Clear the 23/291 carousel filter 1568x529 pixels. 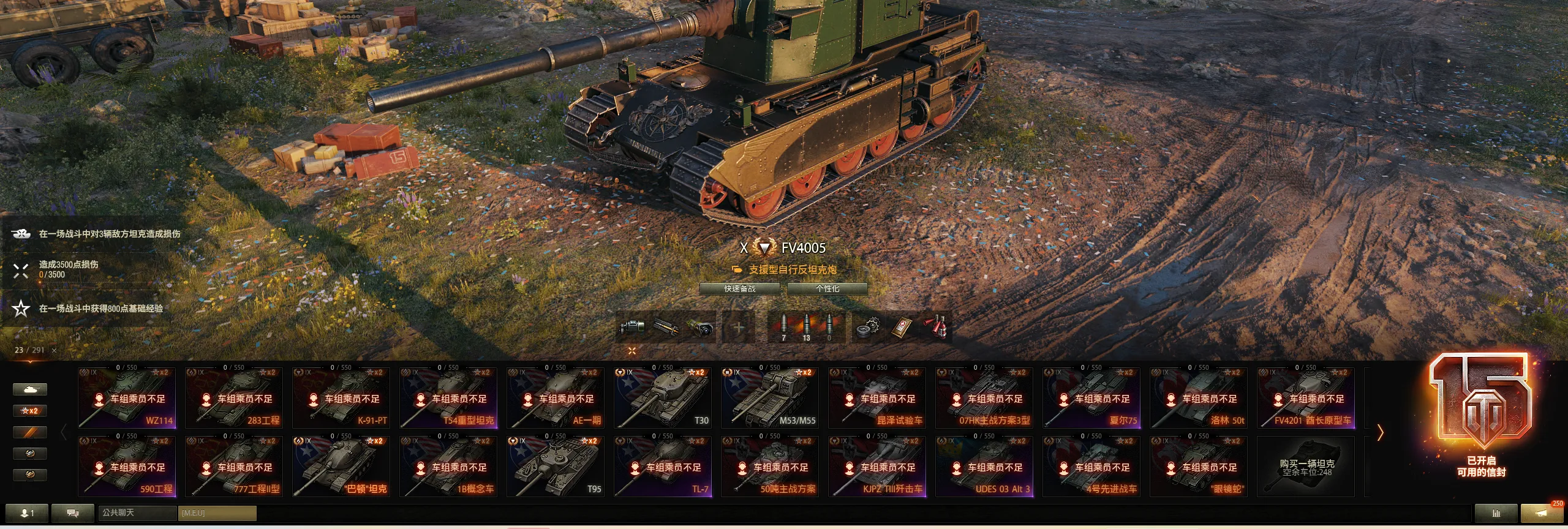pyautogui.click(x=55, y=350)
